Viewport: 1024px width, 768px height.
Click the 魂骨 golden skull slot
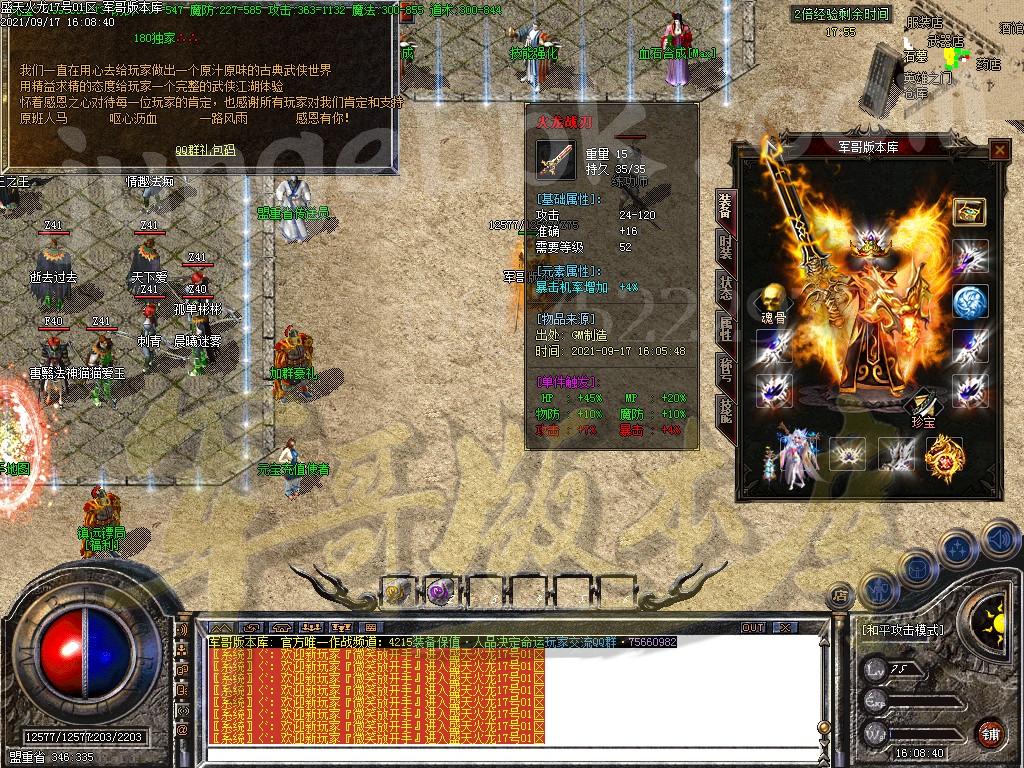(x=771, y=298)
